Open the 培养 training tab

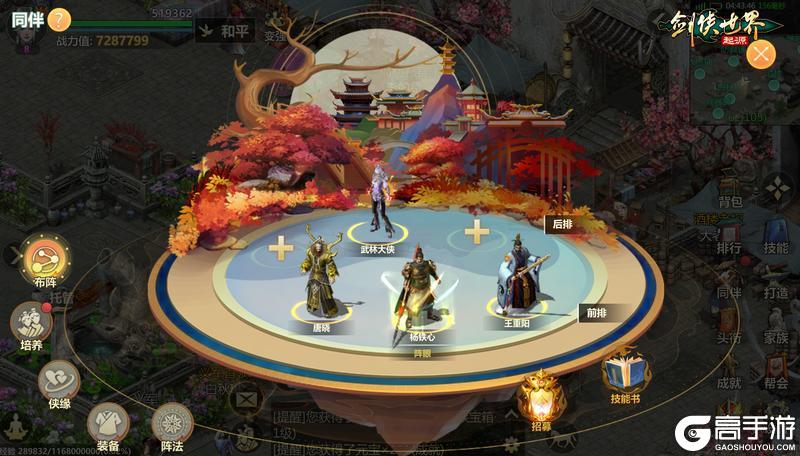tap(30, 323)
